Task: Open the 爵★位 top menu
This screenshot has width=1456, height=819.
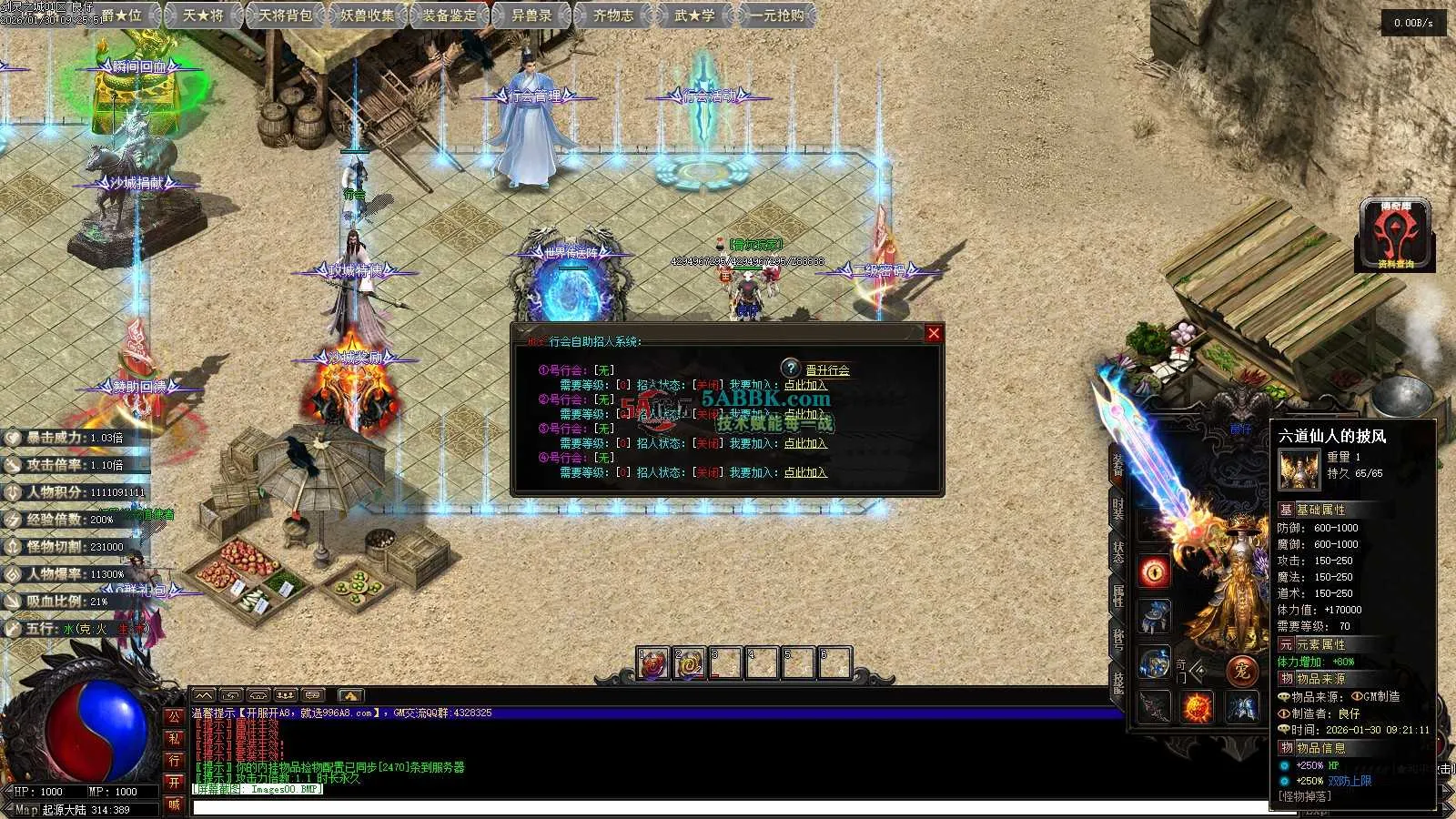Action: [x=122, y=15]
